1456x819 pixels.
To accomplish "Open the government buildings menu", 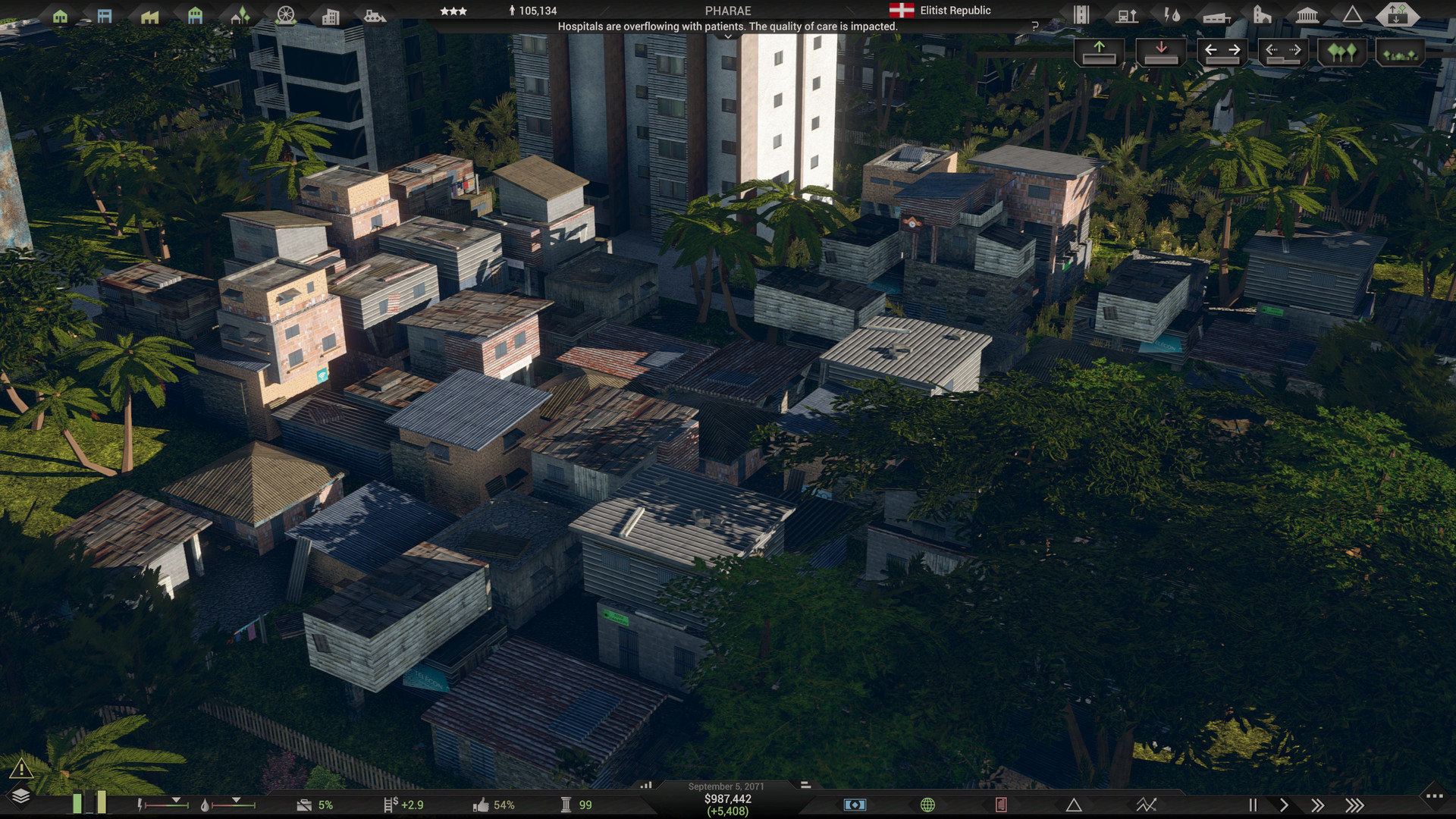I will [x=1307, y=14].
